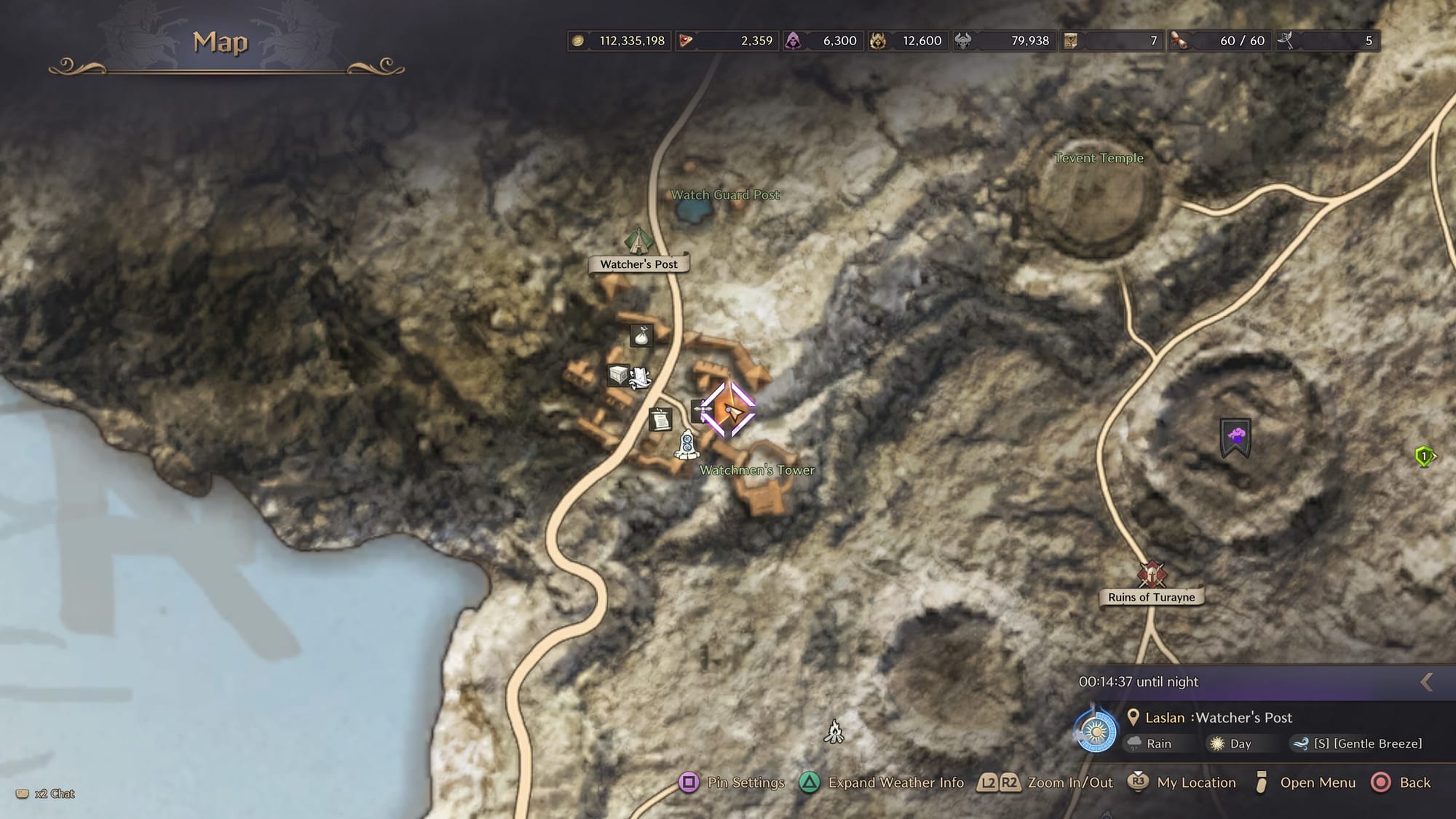Center map with My Location
This screenshot has height=819, width=1456.
pyautogui.click(x=1182, y=783)
